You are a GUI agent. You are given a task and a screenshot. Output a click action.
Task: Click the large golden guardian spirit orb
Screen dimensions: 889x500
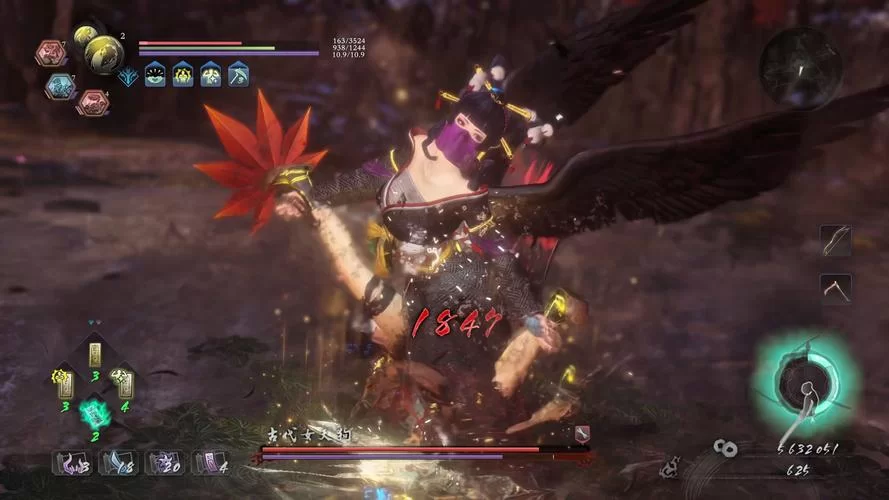(102, 53)
